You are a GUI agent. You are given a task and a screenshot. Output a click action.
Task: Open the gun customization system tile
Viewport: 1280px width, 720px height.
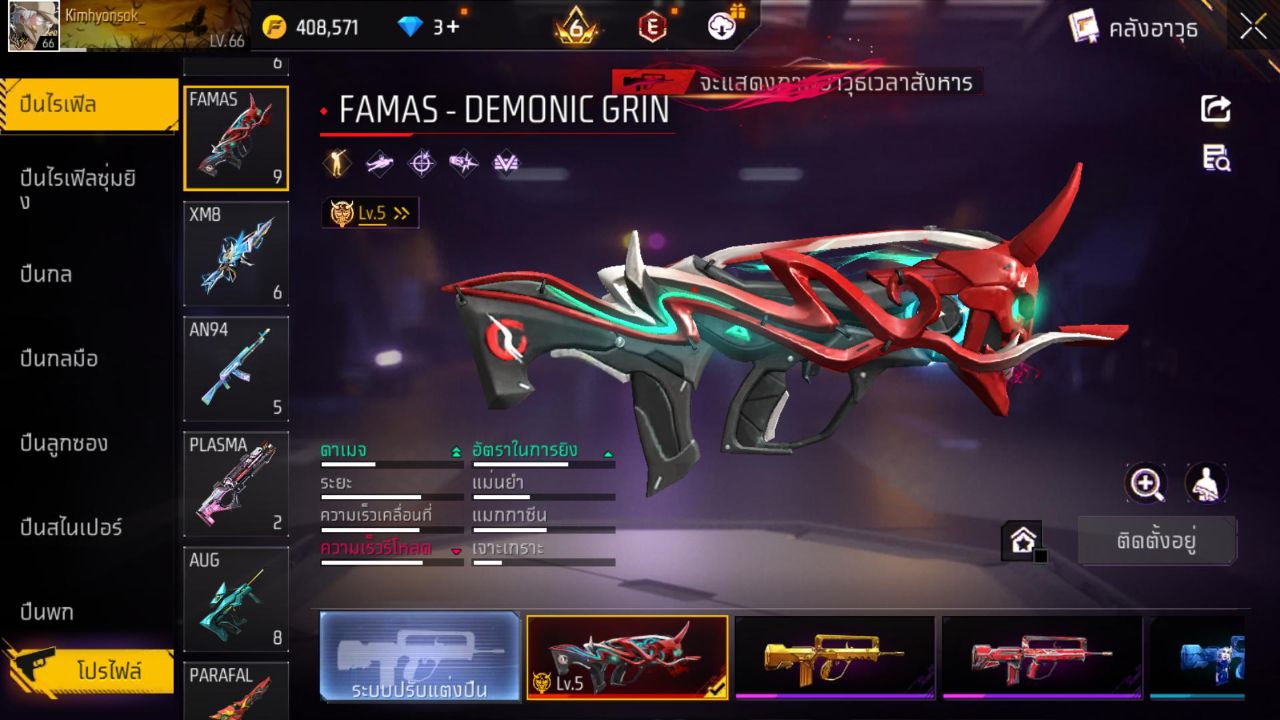pos(420,656)
